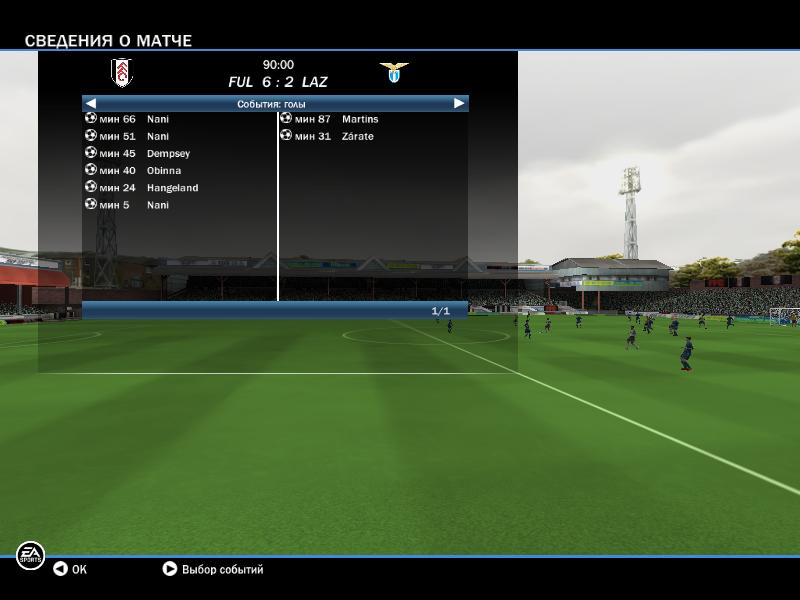Show next event category with right arrow

(x=459, y=103)
